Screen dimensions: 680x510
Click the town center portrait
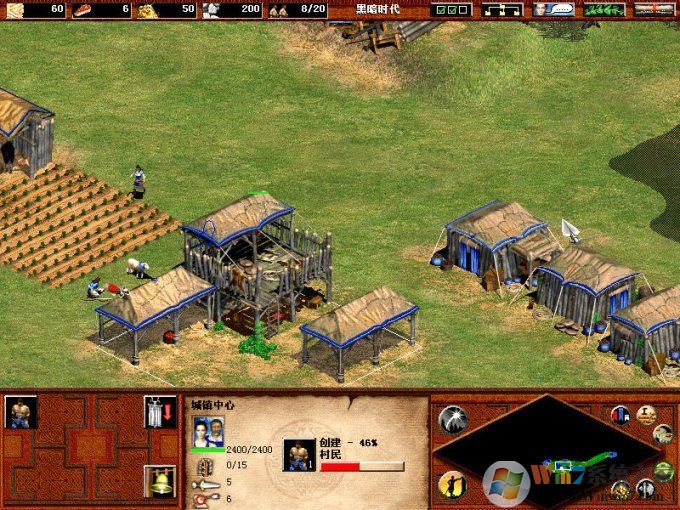point(208,433)
